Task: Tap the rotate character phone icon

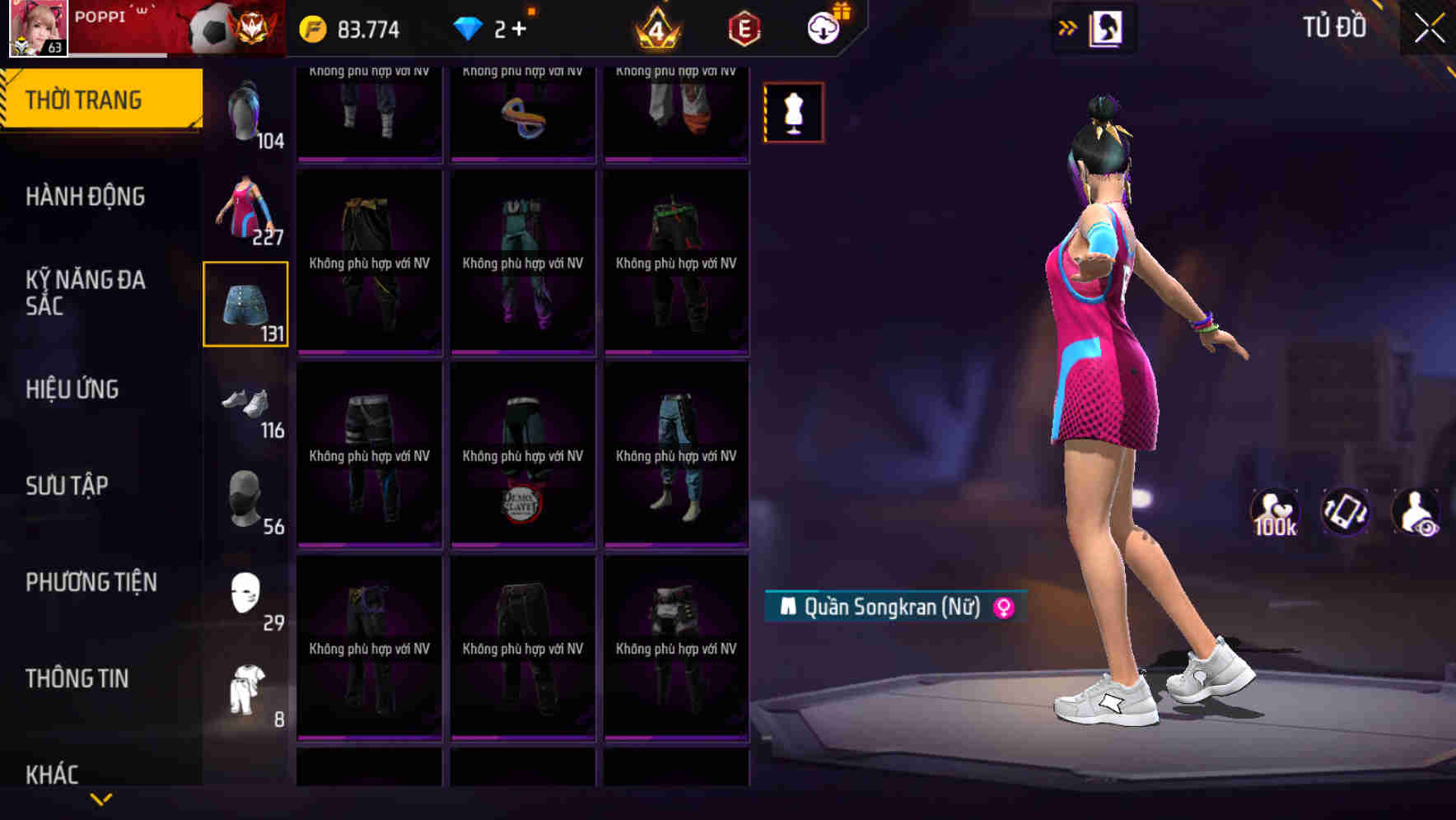Action: click(x=1348, y=512)
